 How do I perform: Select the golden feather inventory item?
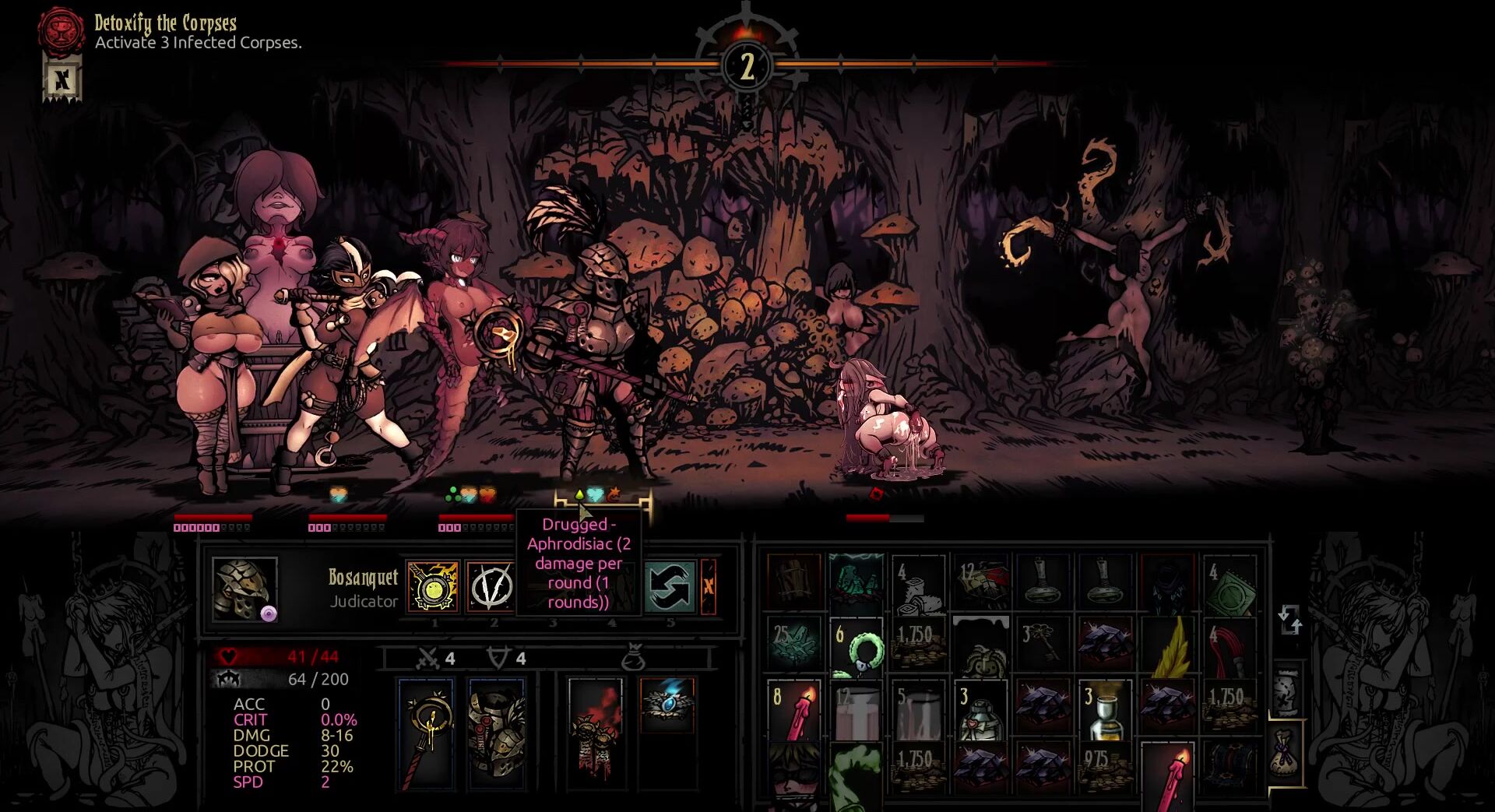coord(1167,646)
